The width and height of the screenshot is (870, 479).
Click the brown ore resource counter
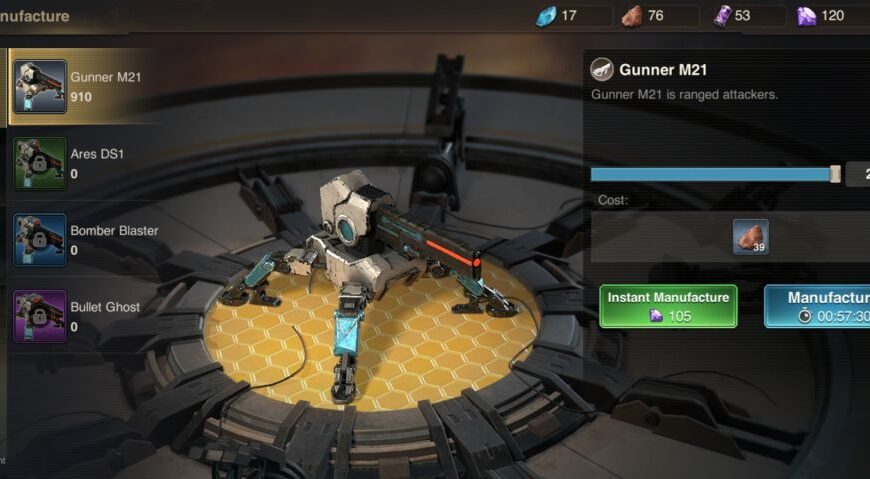(x=658, y=16)
